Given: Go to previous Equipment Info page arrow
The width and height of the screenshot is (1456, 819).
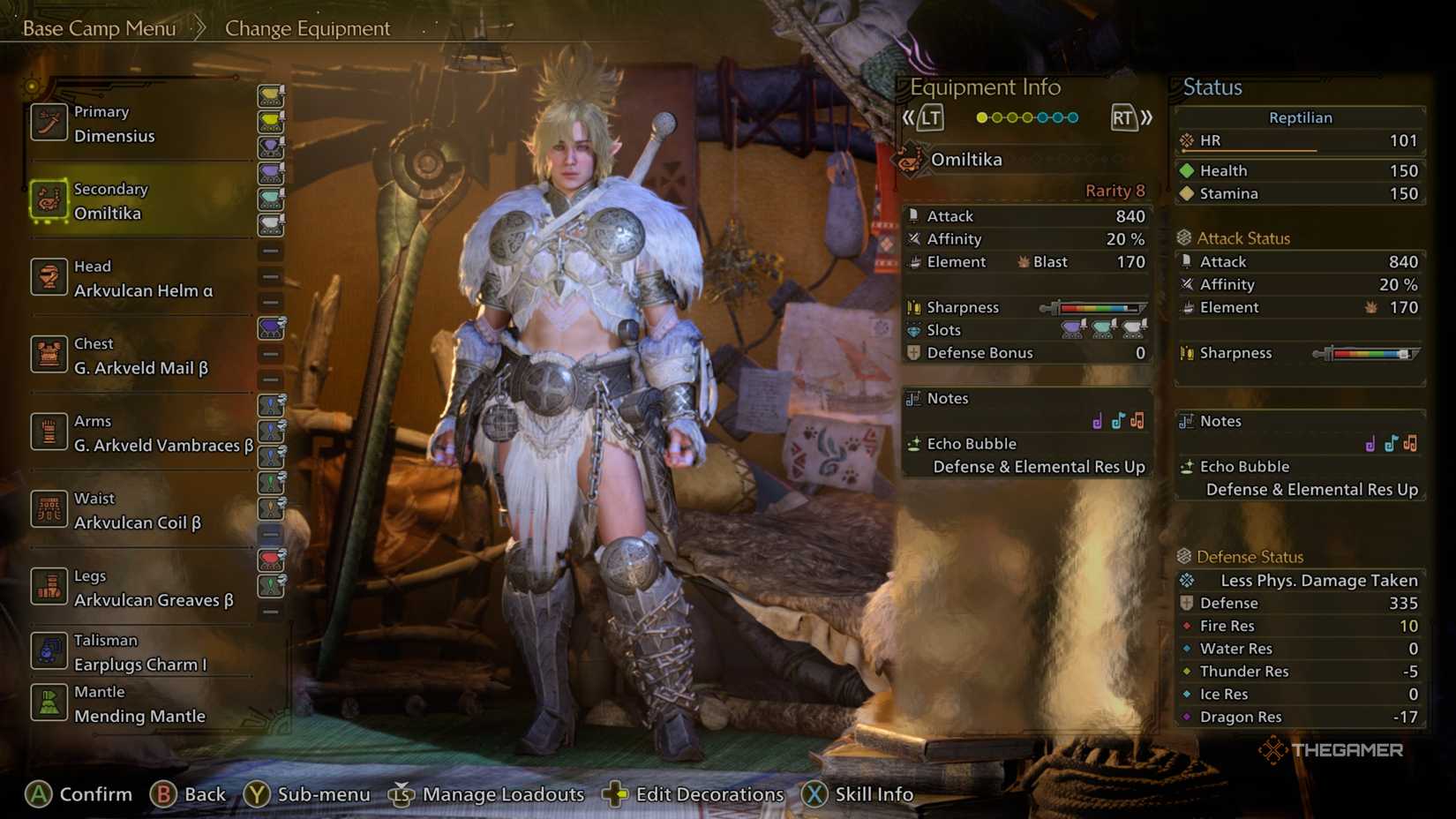Looking at the screenshot, I should [x=922, y=117].
